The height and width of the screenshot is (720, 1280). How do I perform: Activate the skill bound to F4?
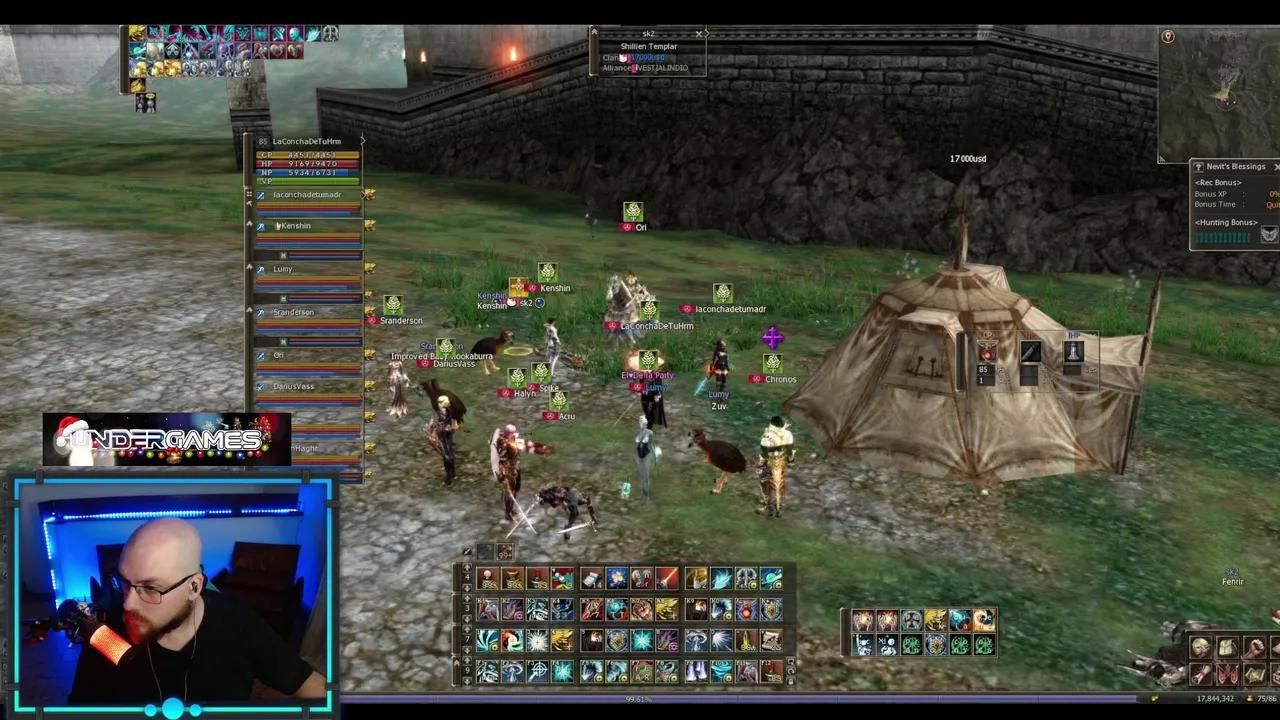(563, 669)
